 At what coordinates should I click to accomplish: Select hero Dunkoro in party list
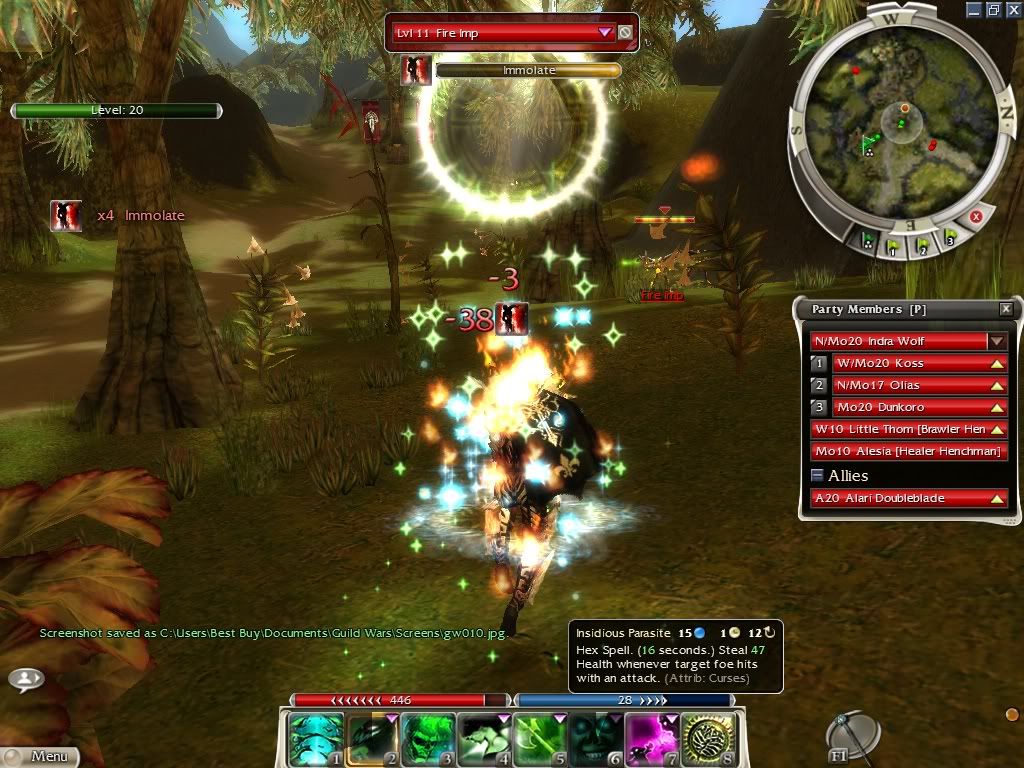click(x=906, y=407)
